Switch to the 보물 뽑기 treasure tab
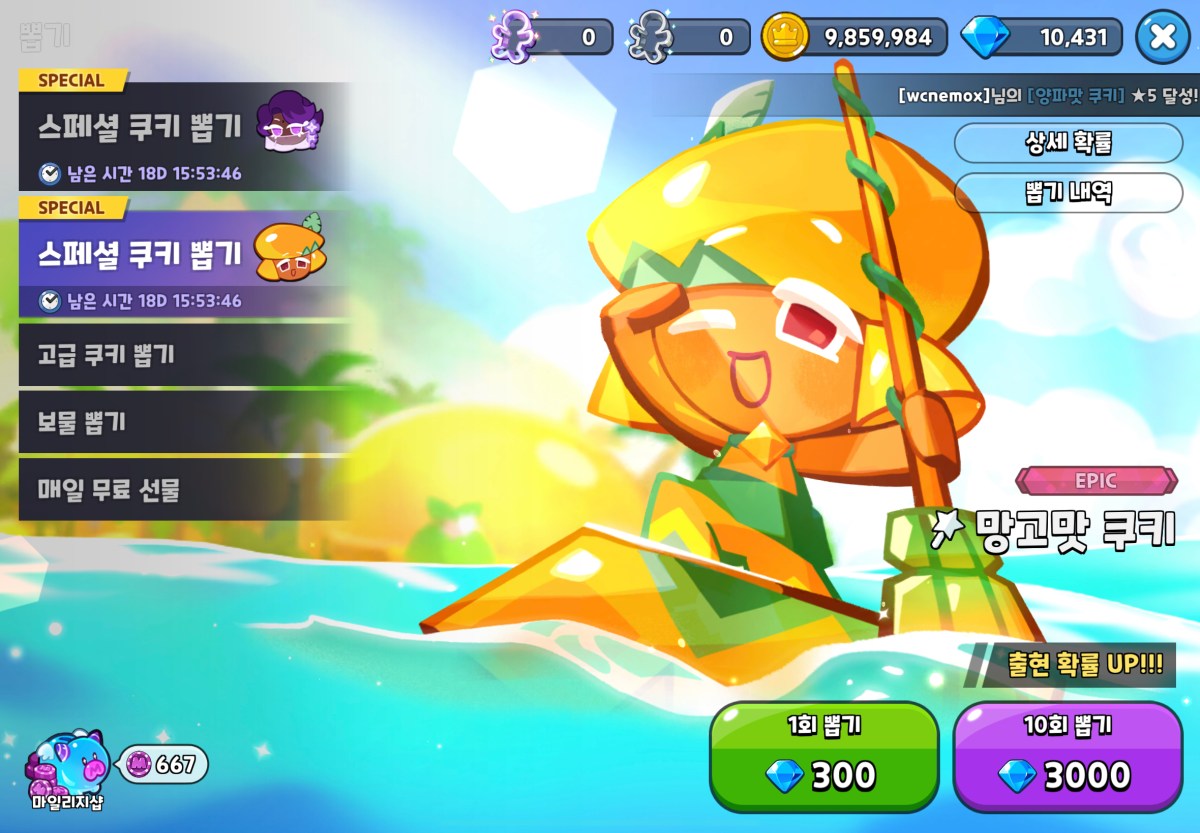The image size is (1200, 833). (x=184, y=422)
